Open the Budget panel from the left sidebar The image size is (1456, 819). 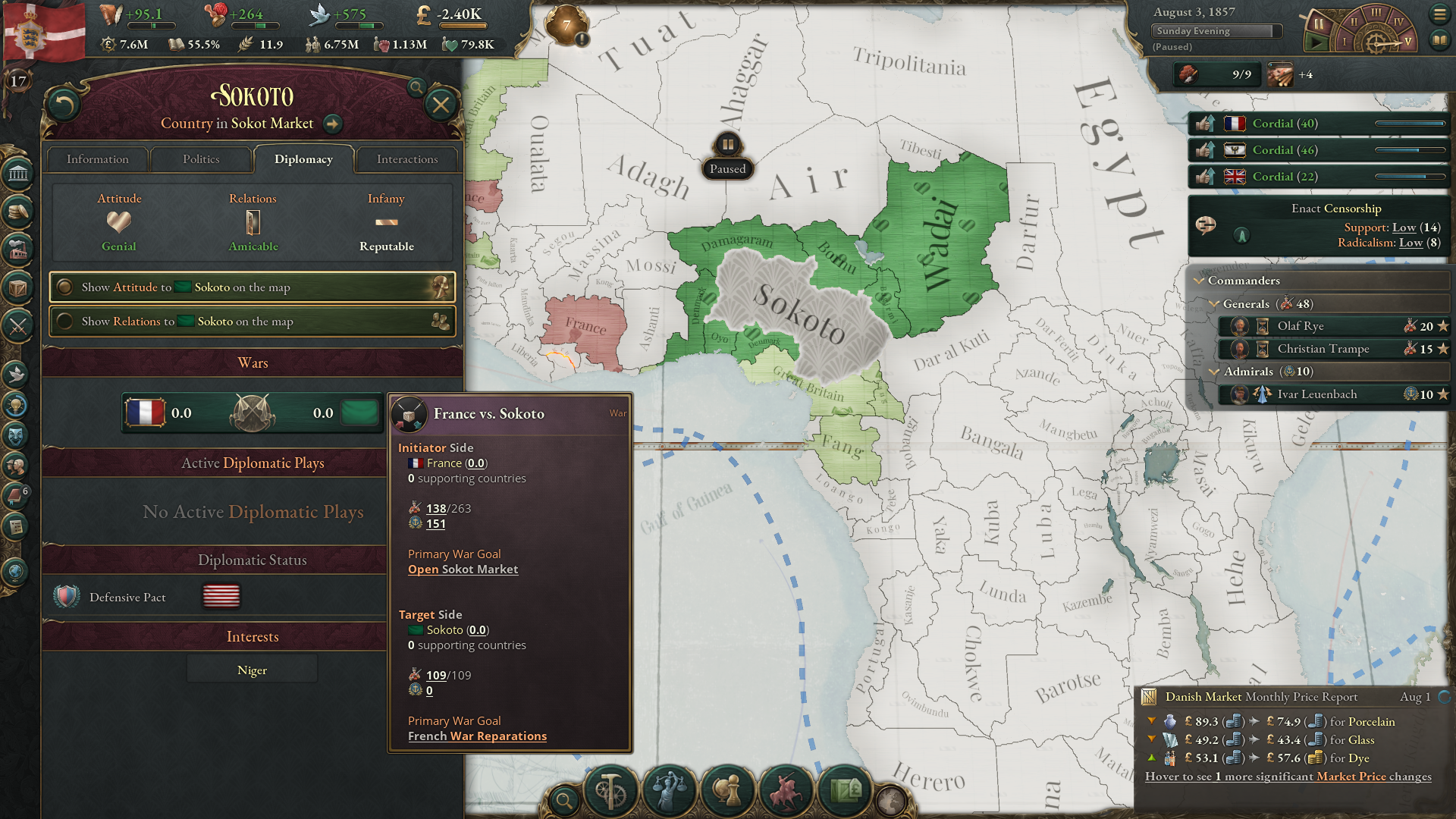click(17, 213)
